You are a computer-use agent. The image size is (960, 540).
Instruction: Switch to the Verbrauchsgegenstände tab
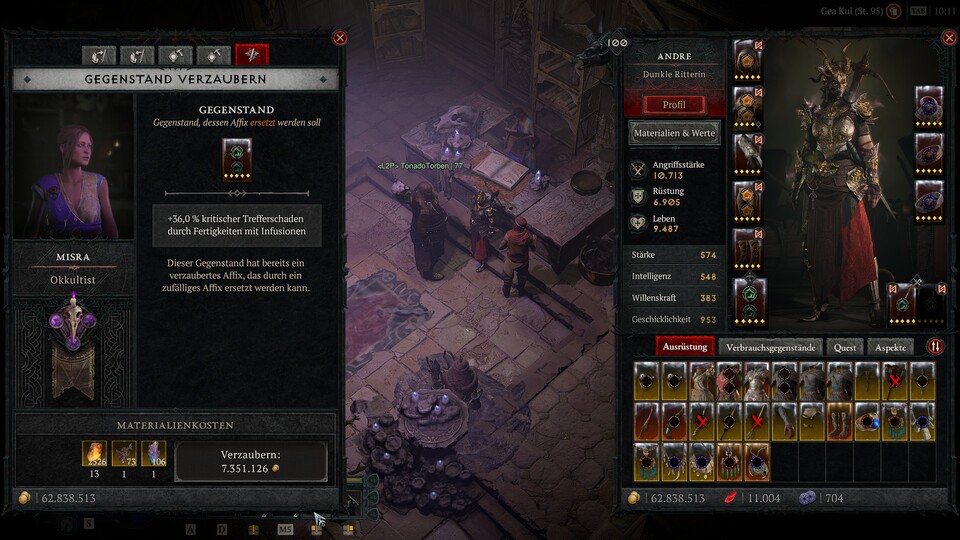coord(771,347)
